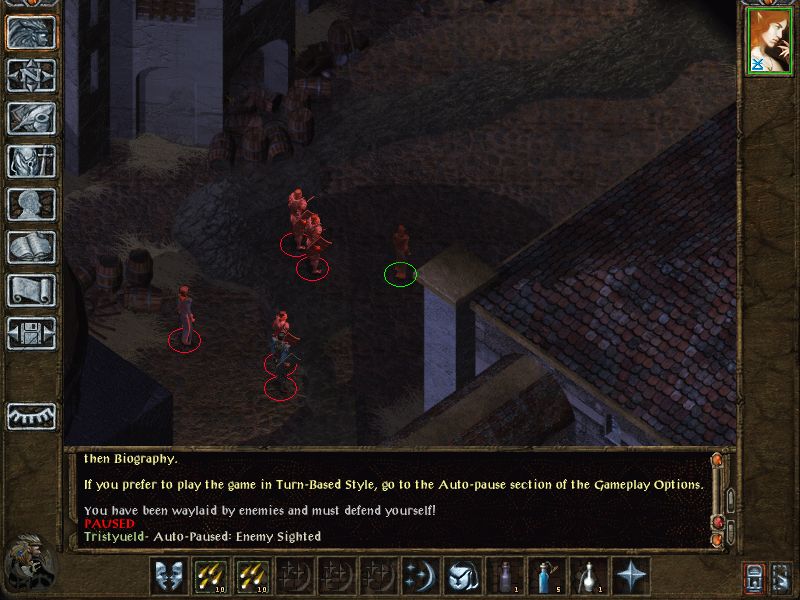Open the priest scroll screen
The height and width of the screenshot is (600, 800).
click(31, 290)
